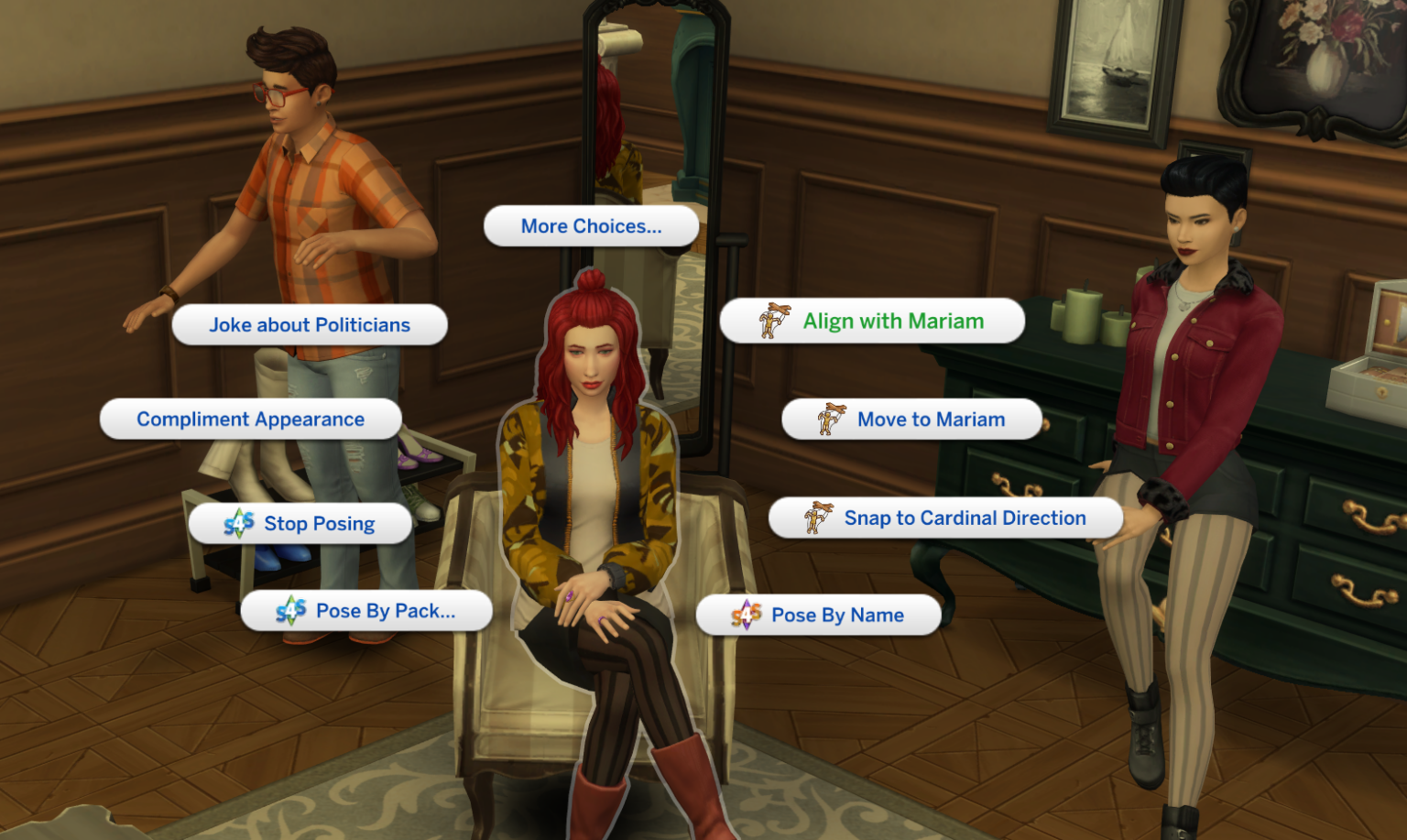Screen dimensions: 1407x840
Task: Click Stop Posing to end the pose
Action: (x=318, y=523)
